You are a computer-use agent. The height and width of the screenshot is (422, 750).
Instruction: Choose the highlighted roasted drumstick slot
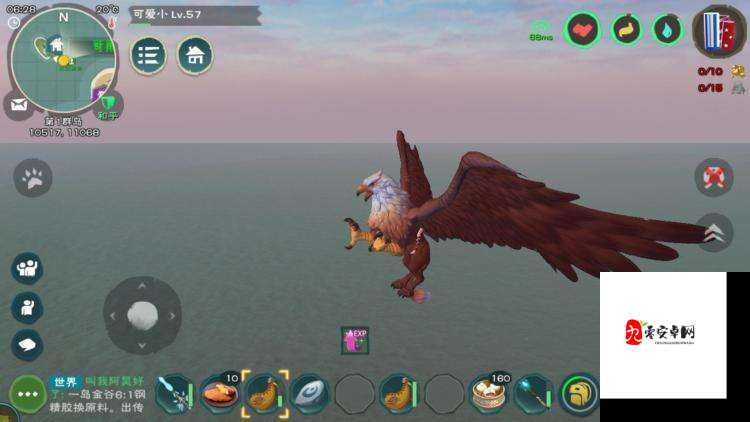click(264, 394)
